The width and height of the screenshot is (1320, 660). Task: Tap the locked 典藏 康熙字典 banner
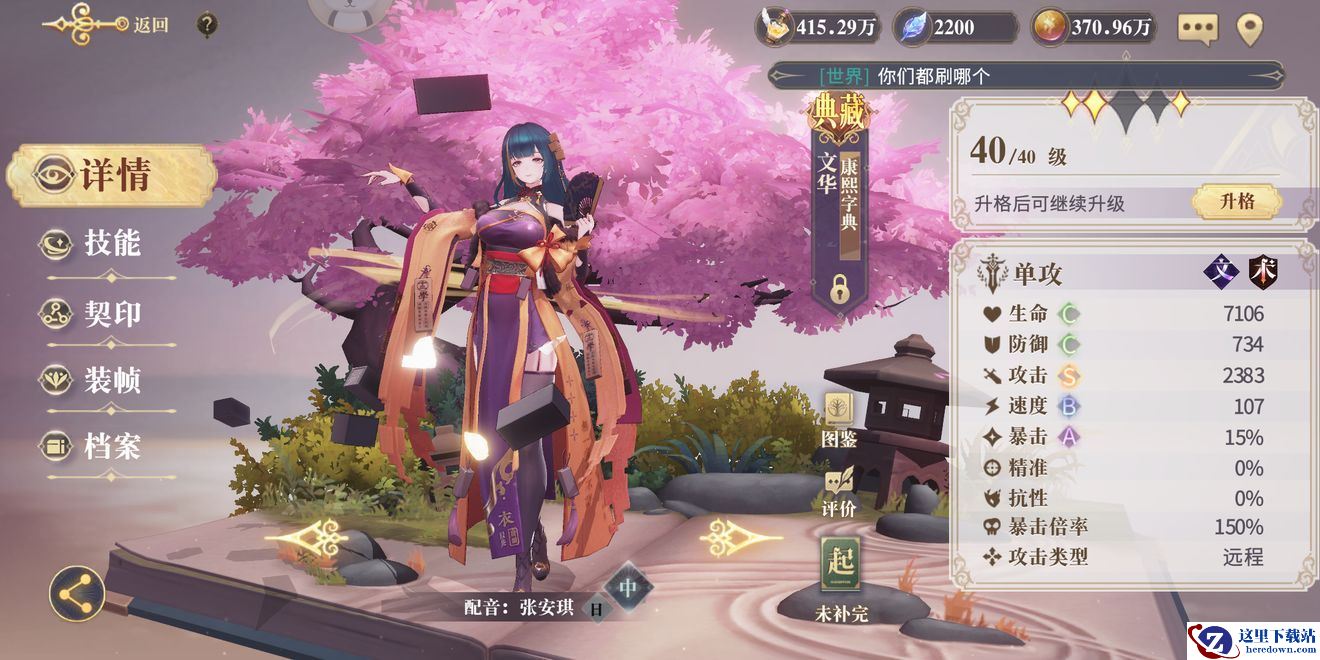coord(839,200)
